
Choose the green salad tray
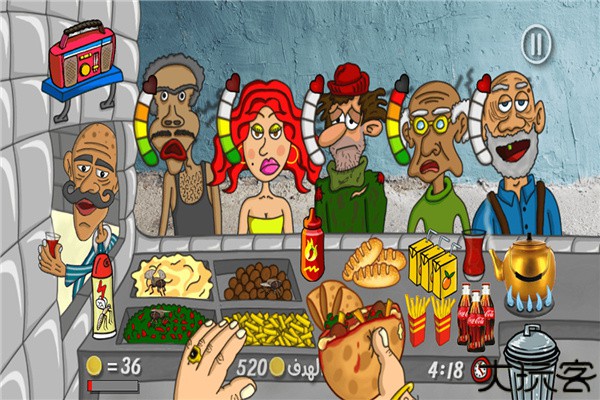(x=163, y=324)
